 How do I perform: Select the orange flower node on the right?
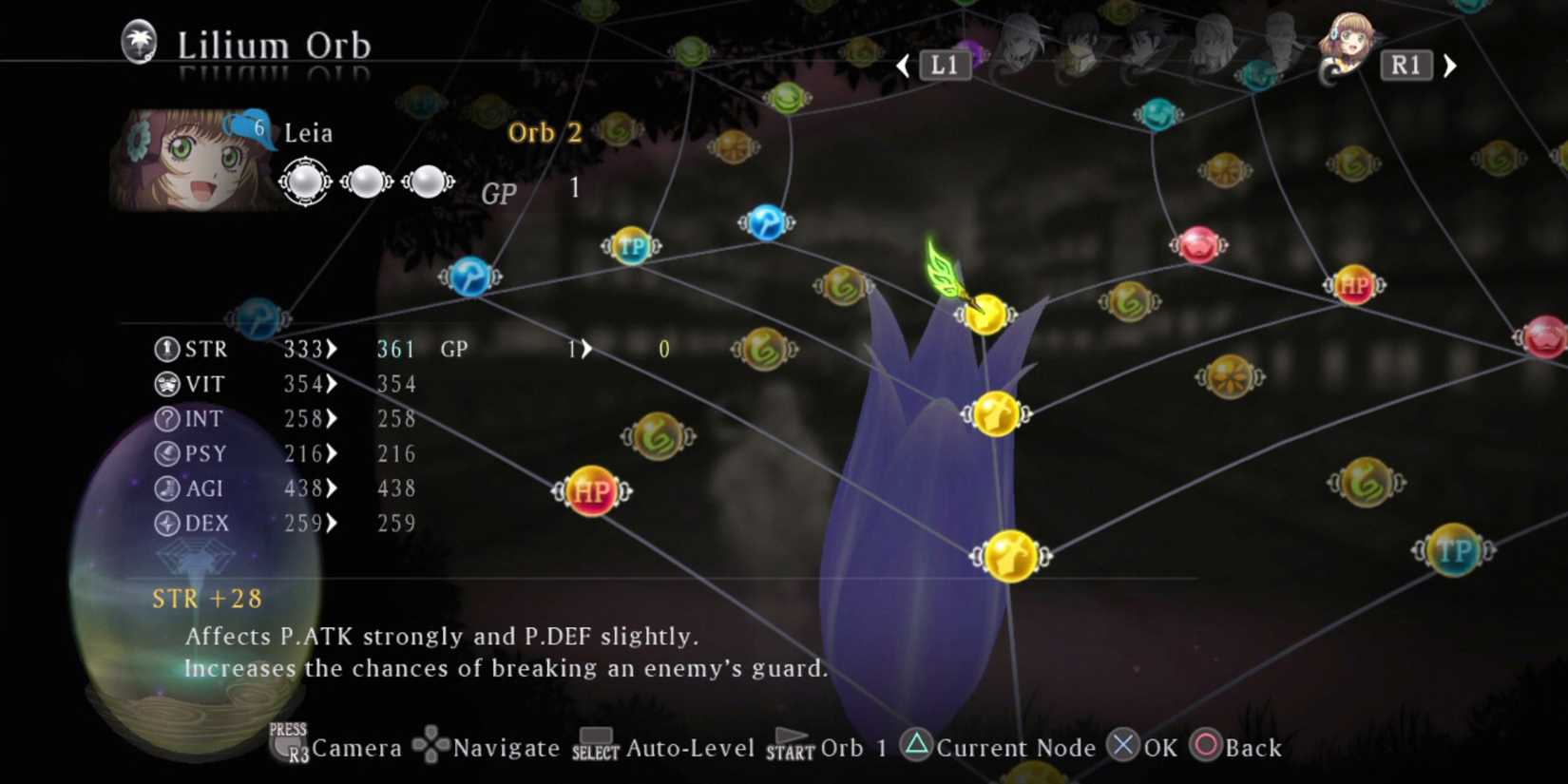coord(1228,377)
